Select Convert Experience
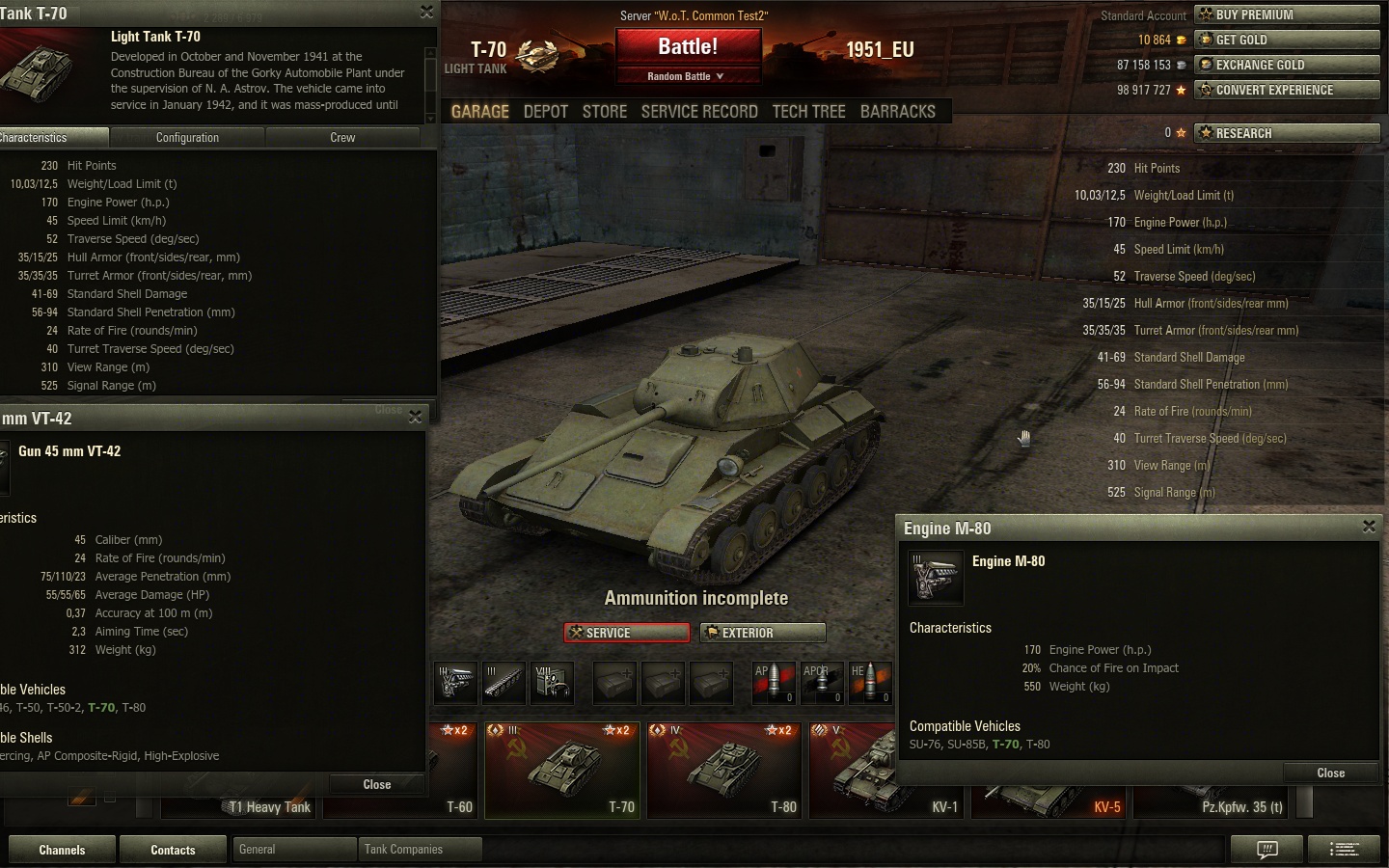The image size is (1389, 868). (1287, 90)
